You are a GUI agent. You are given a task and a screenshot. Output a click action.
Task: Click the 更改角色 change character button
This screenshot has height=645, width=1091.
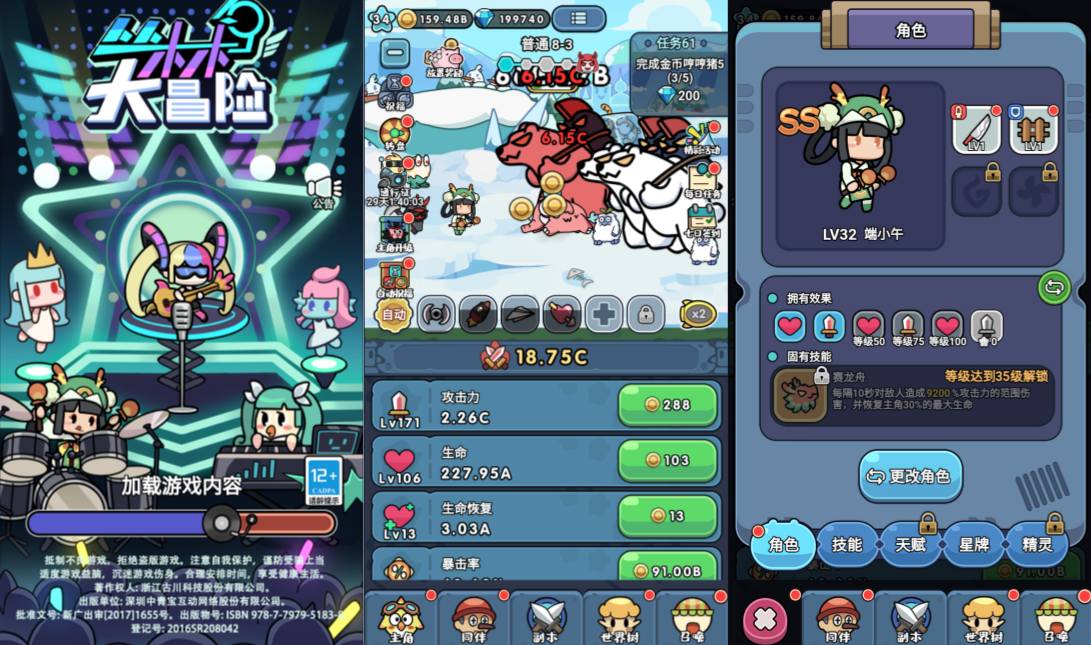[910, 476]
